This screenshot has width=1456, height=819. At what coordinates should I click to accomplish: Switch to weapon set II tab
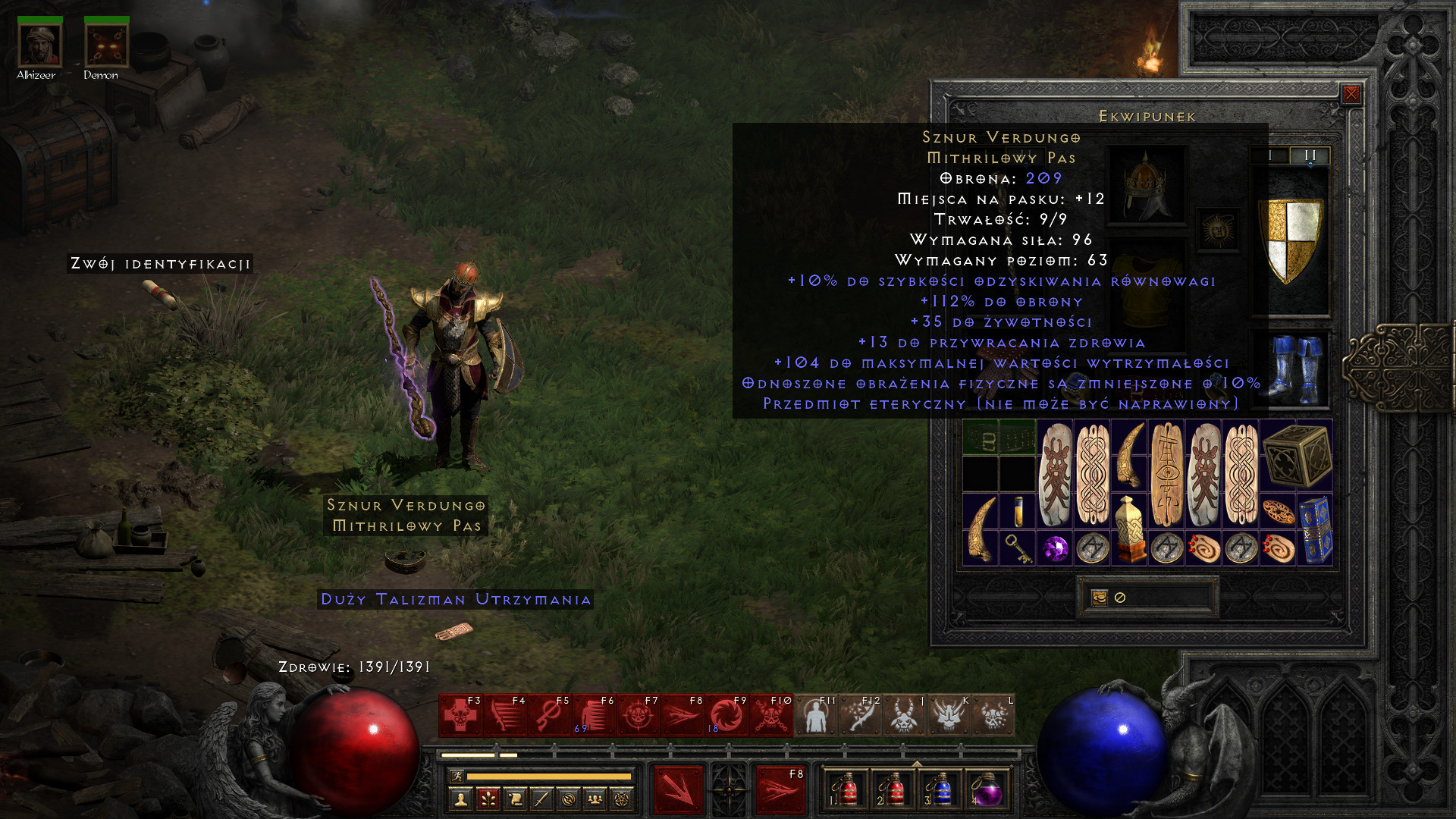click(1310, 155)
